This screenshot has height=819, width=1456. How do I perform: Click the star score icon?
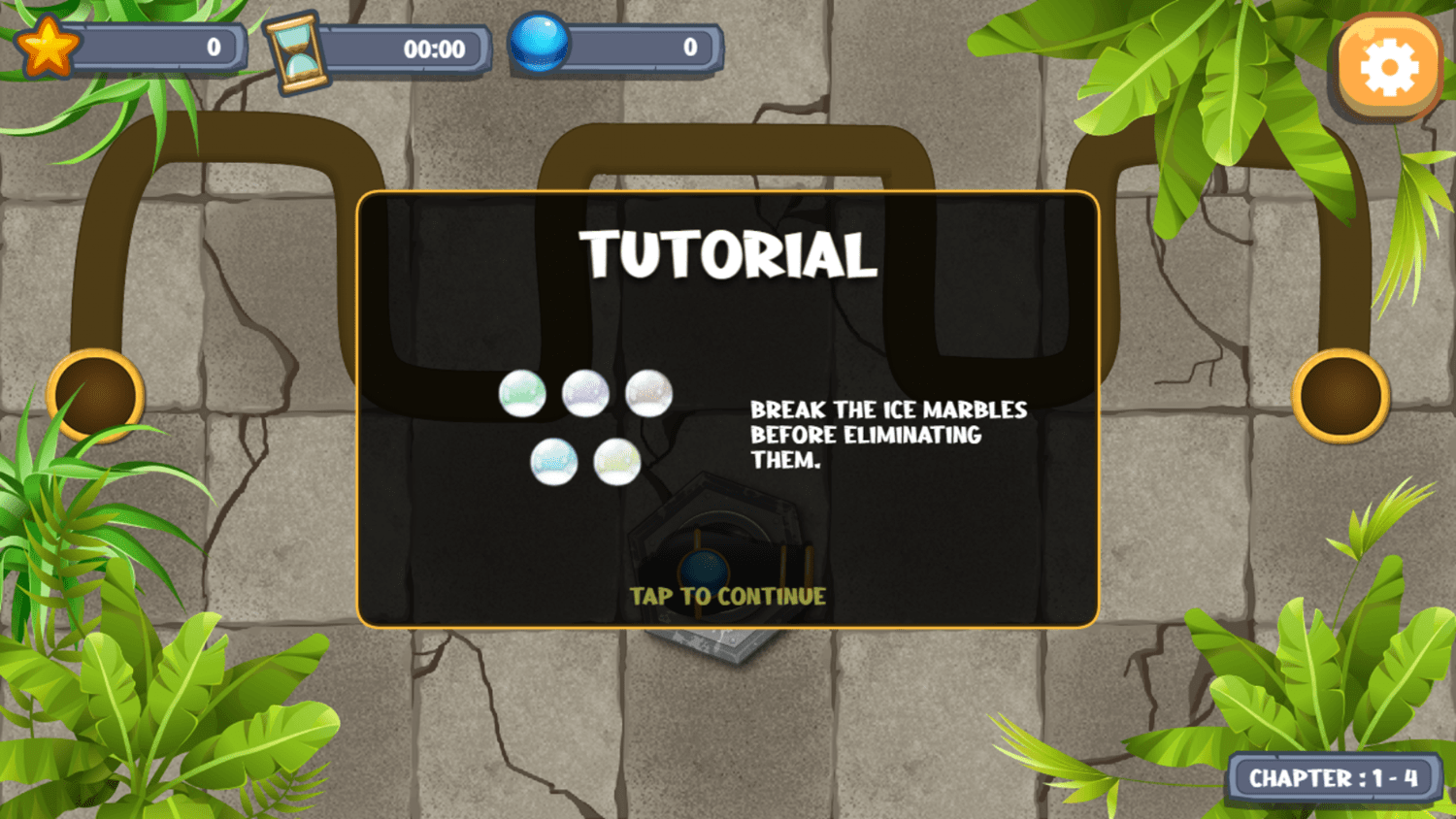[x=46, y=45]
